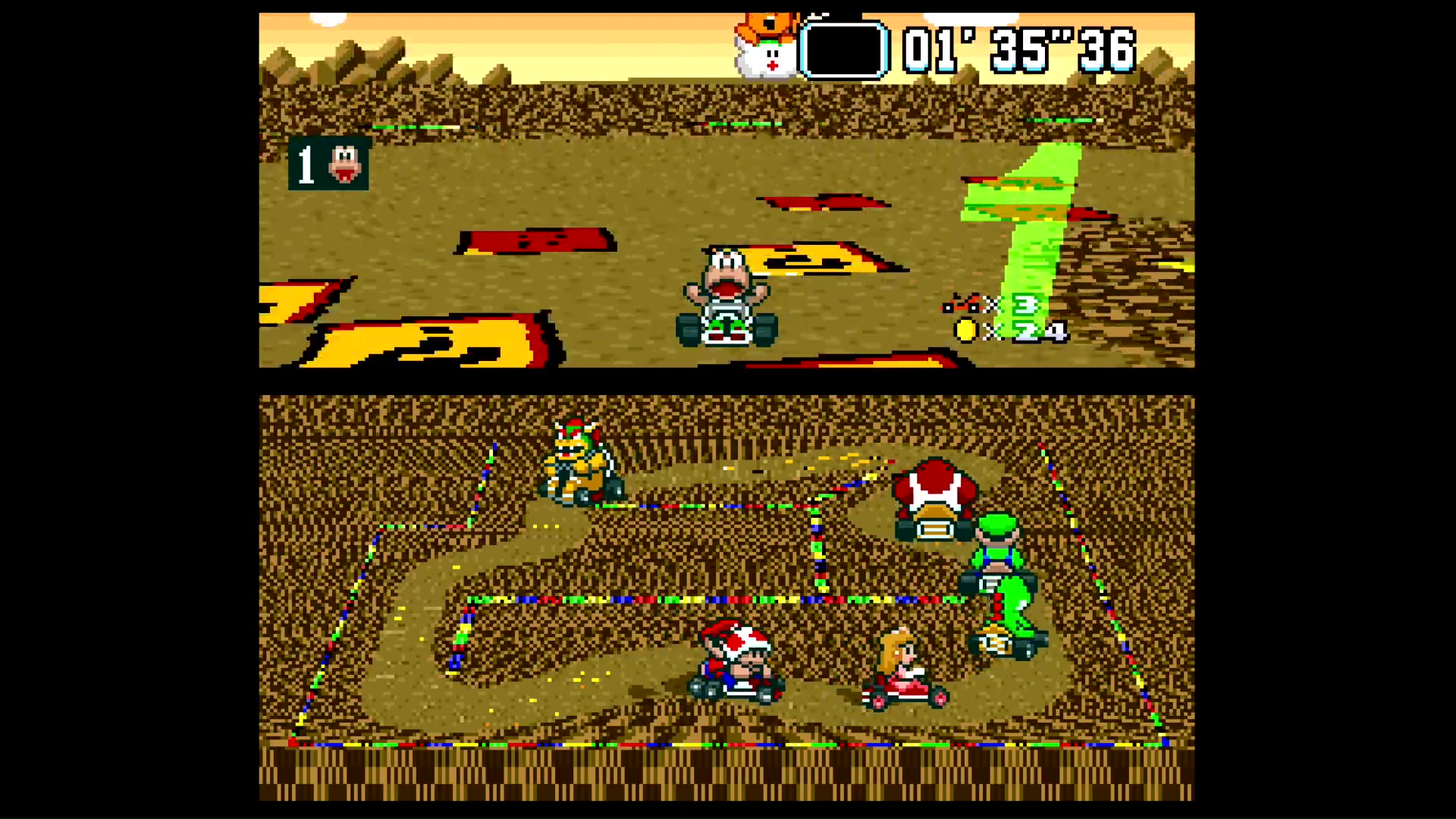Click the coin counter showing 24
This screenshot has height=819, width=1456.
point(1009,332)
